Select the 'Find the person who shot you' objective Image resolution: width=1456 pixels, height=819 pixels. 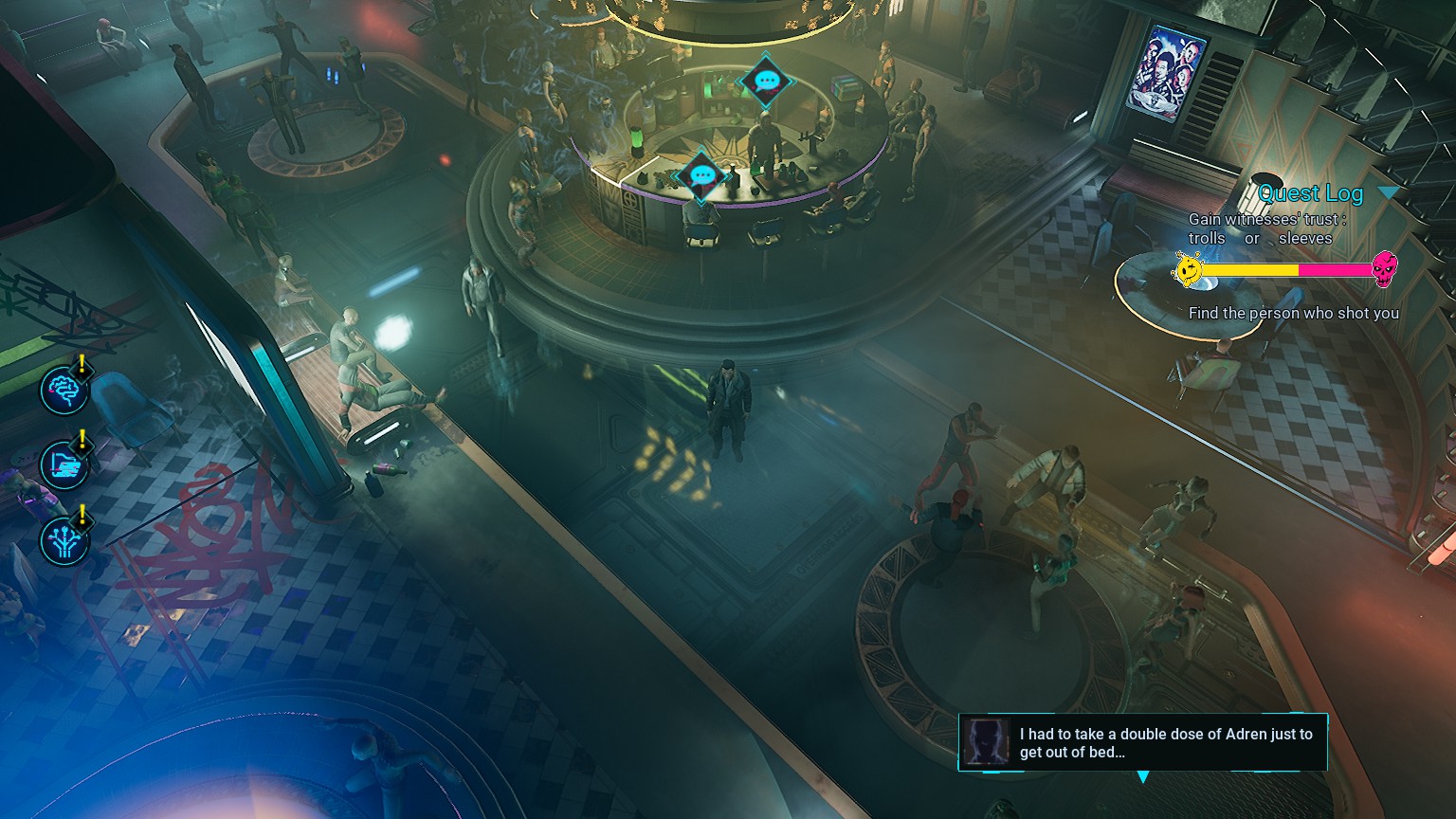(x=1293, y=313)
